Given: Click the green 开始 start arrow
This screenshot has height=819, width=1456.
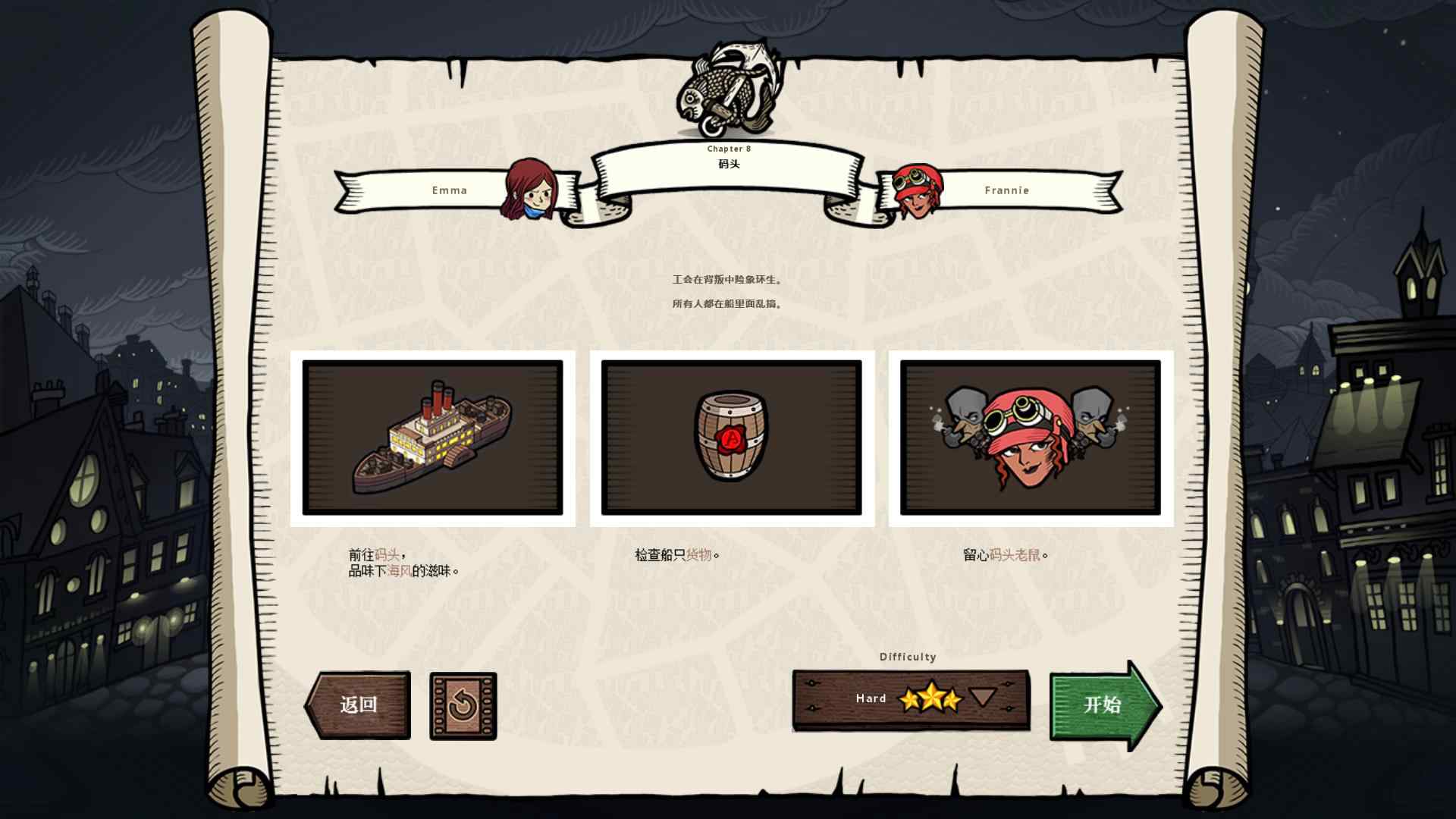Looking at the screenshot, I should pyautogui.click(x=1105, y=706).
